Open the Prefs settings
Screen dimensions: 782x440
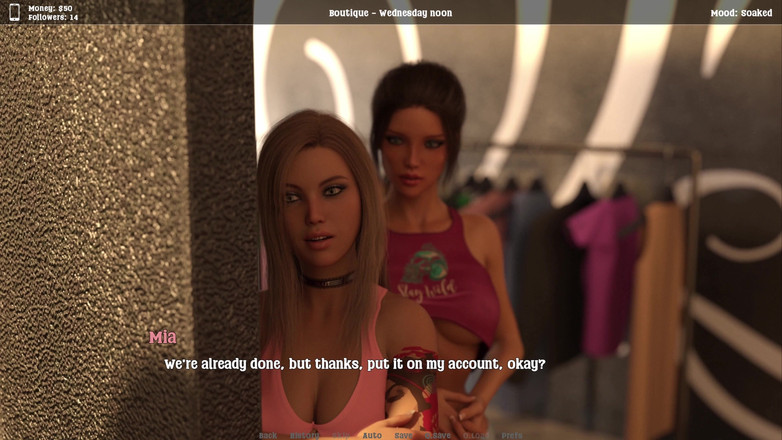[x=512, y=435]
